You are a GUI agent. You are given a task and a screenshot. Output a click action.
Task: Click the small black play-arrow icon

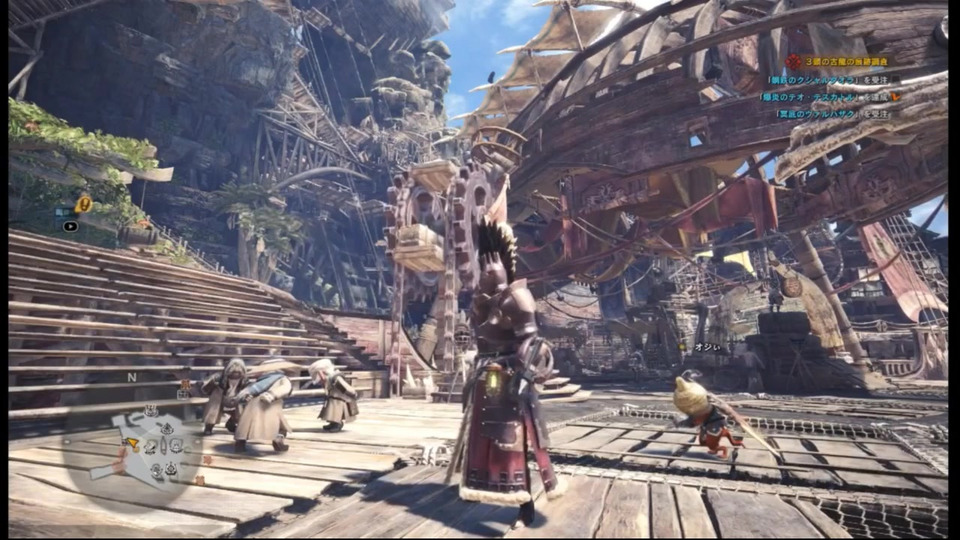(x=71, y=226)
